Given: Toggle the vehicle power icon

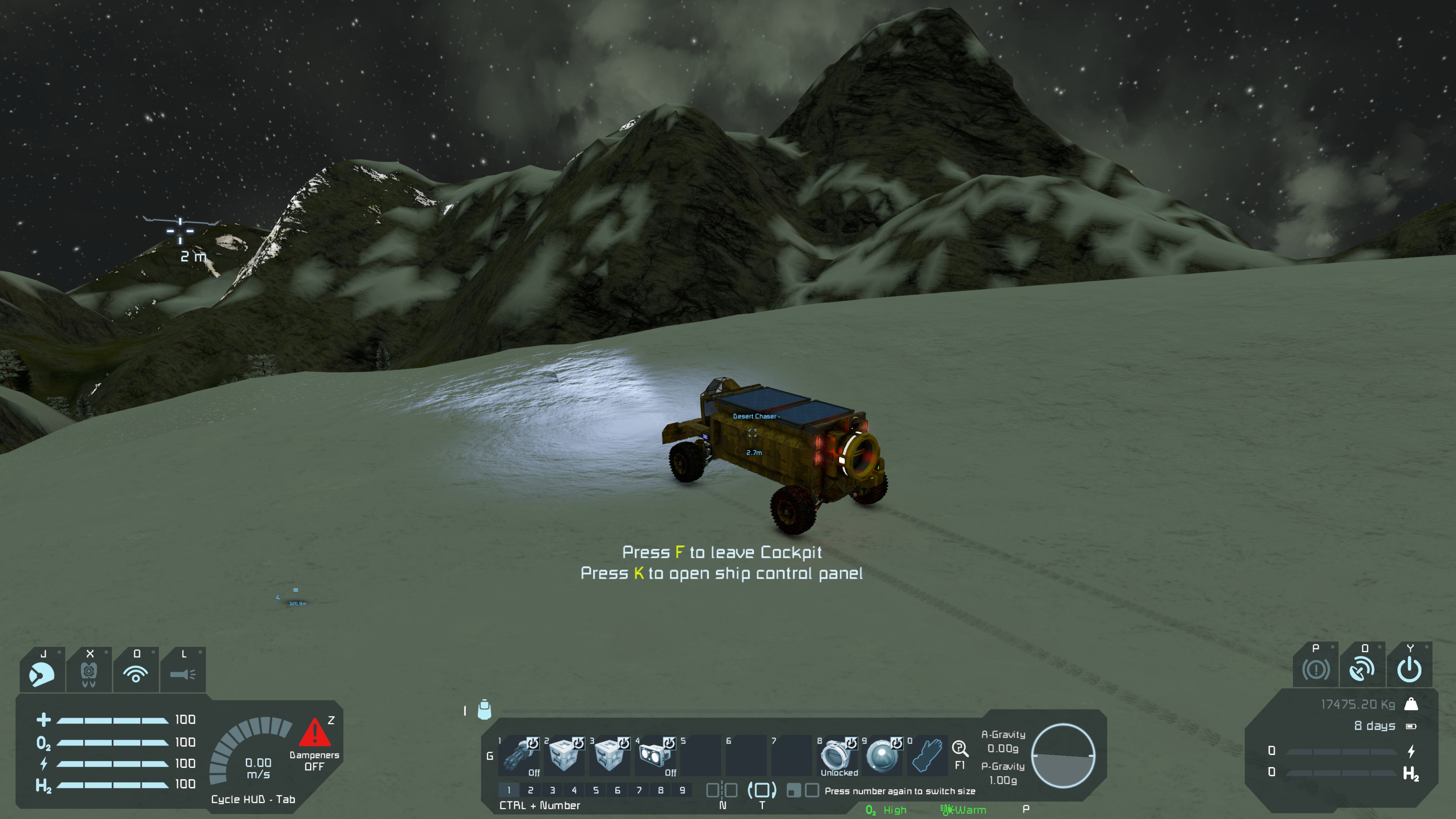Looking at the screenshot, I should pos(1409,670).
